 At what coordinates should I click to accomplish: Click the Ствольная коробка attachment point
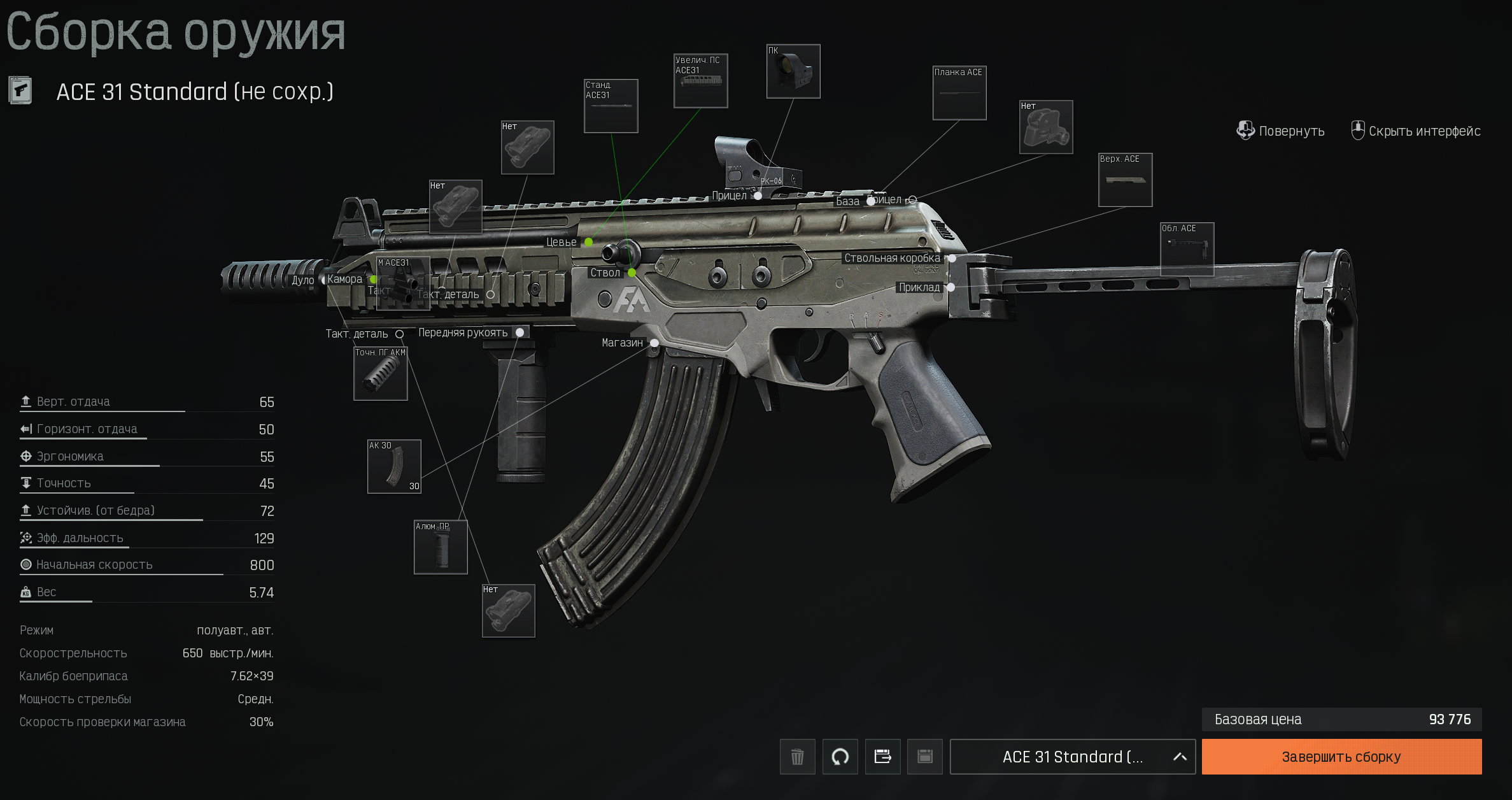point(952,258)
